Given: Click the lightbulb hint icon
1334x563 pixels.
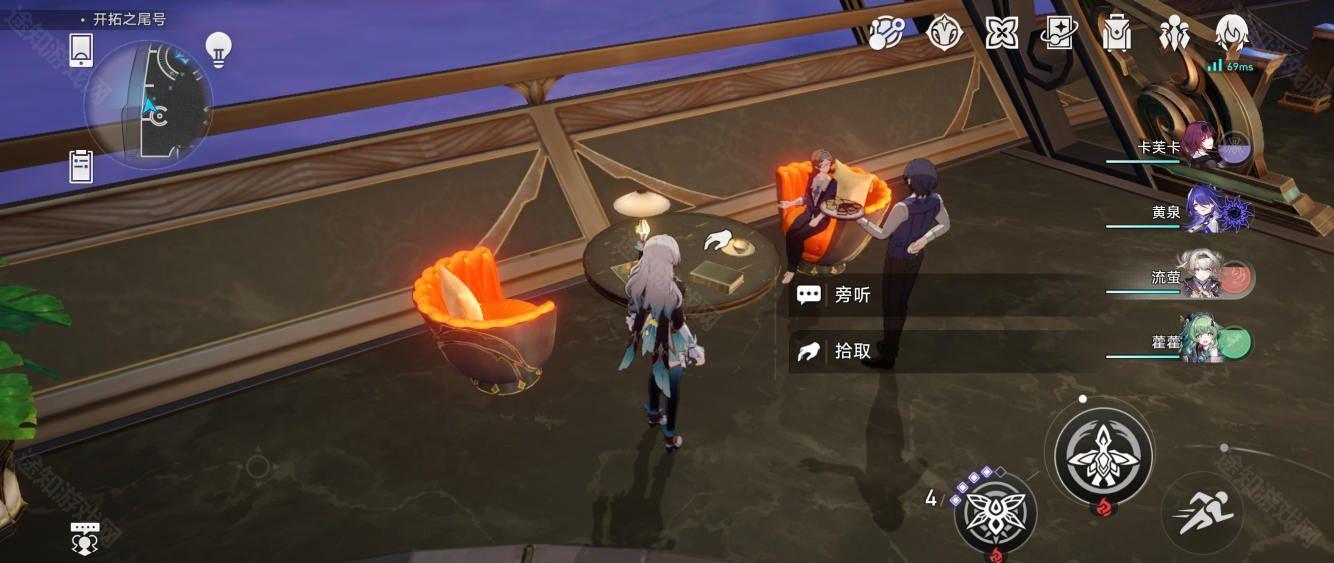Looking at the screenshot, I should (x=218, y=47).
